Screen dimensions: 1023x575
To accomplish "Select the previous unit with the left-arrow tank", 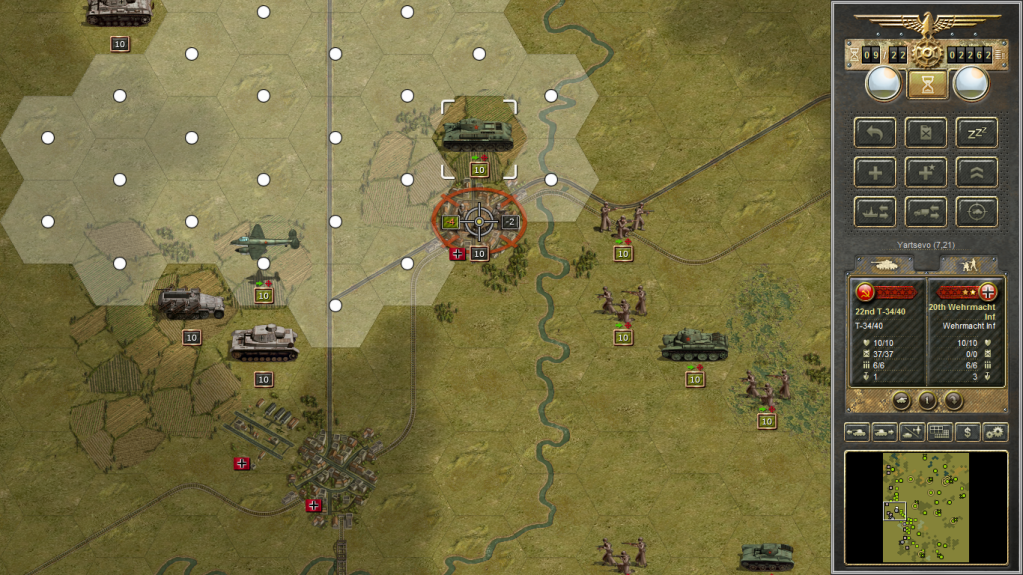I will click(x=857, y=432).
